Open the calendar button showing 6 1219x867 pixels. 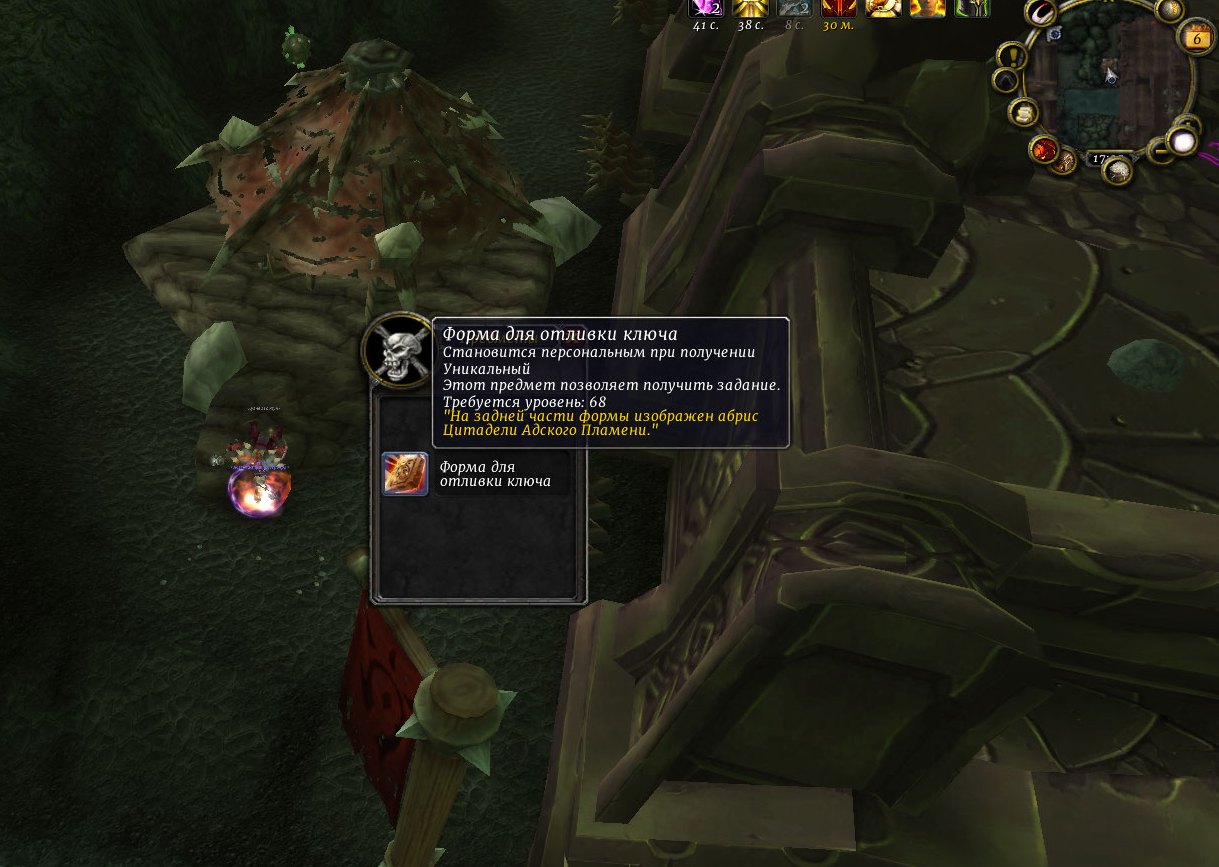pos(1195,38)
